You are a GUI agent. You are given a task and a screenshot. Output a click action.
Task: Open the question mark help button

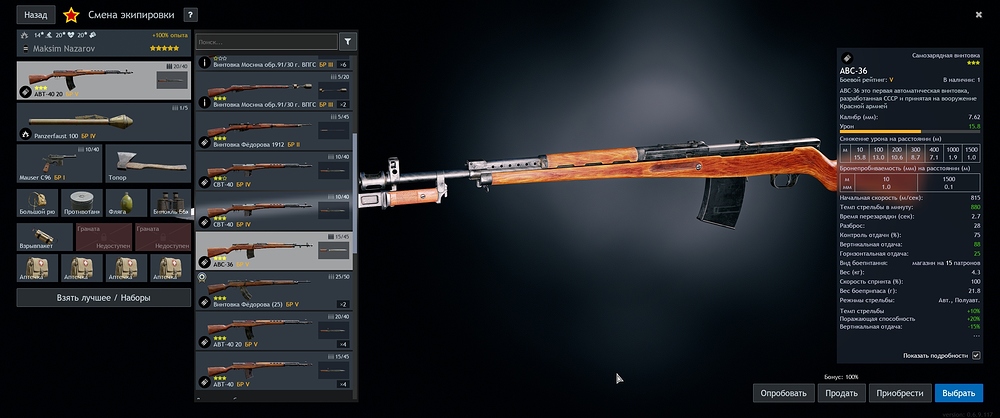(x=191, y=15)
